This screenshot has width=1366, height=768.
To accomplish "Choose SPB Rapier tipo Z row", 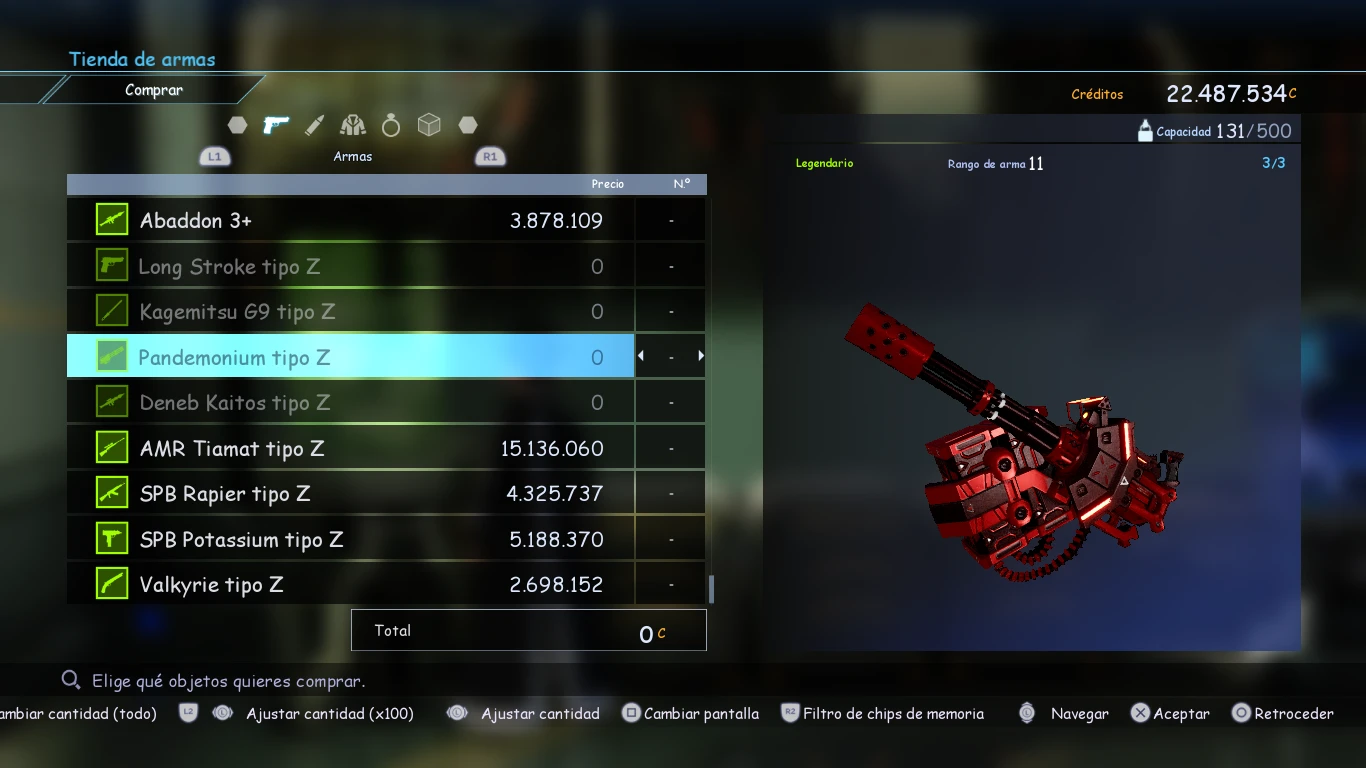I will (x=350, y=494).
